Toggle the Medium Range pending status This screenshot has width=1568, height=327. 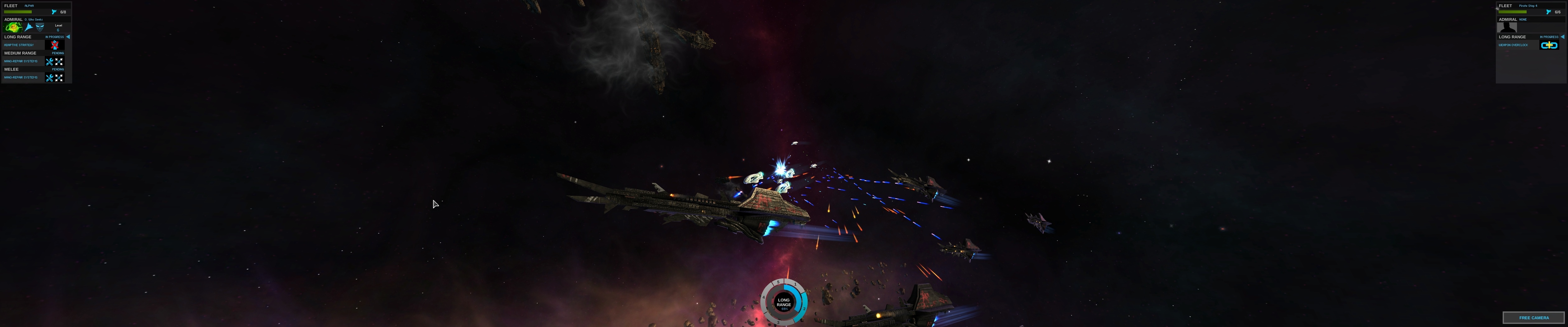58,53
